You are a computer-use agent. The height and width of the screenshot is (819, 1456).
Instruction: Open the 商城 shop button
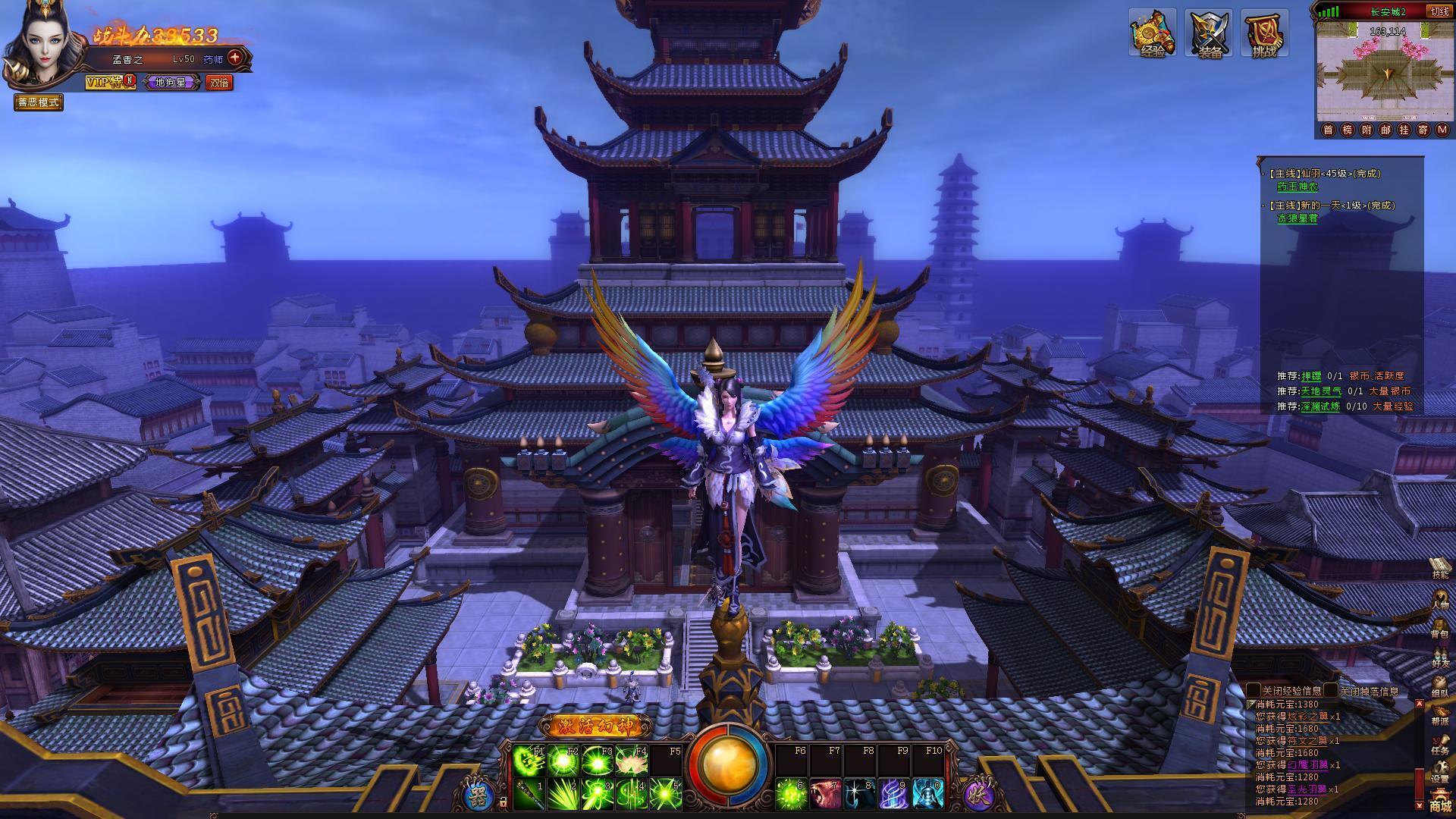click(1439, 804)
